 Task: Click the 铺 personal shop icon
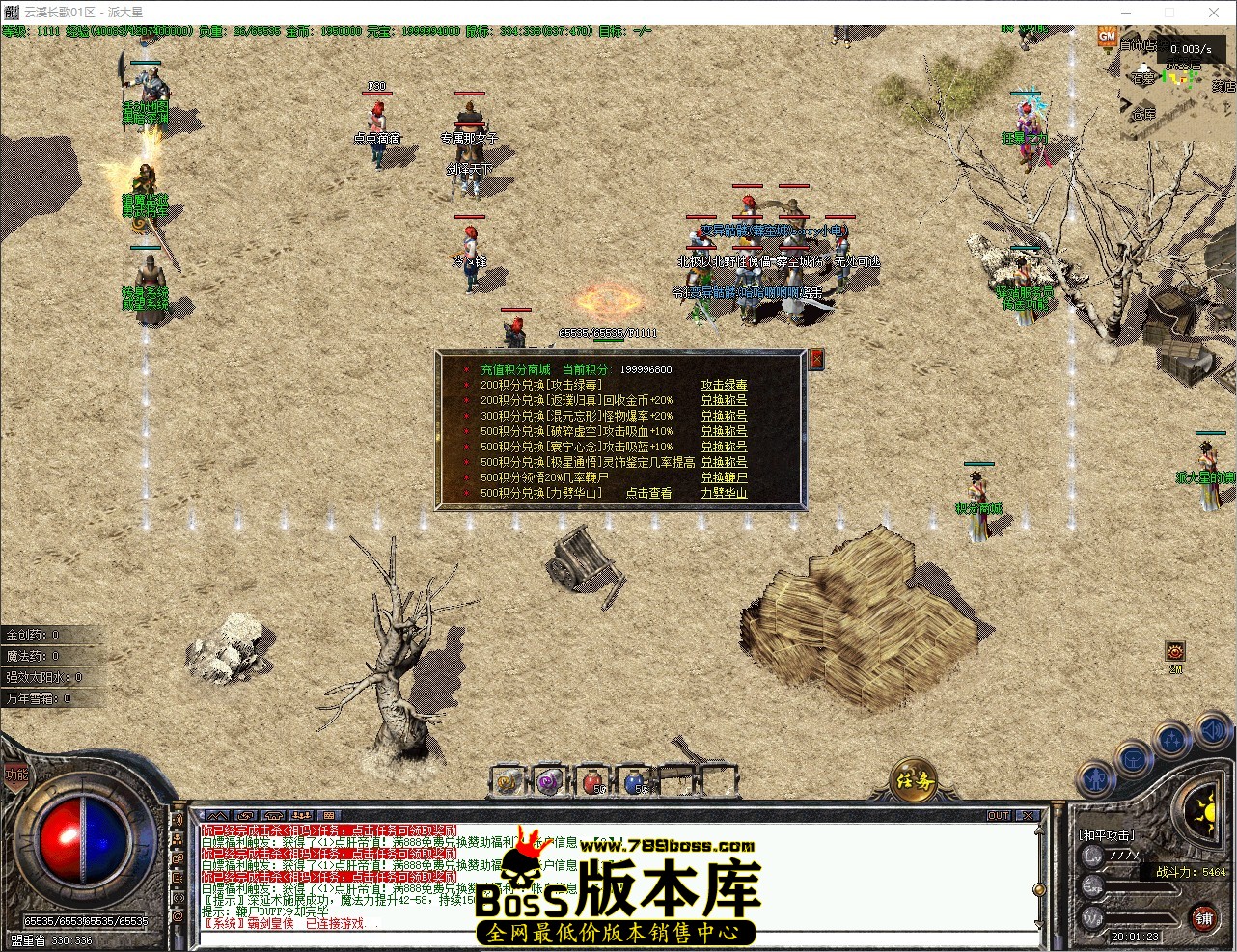(x=1202, y=917)
